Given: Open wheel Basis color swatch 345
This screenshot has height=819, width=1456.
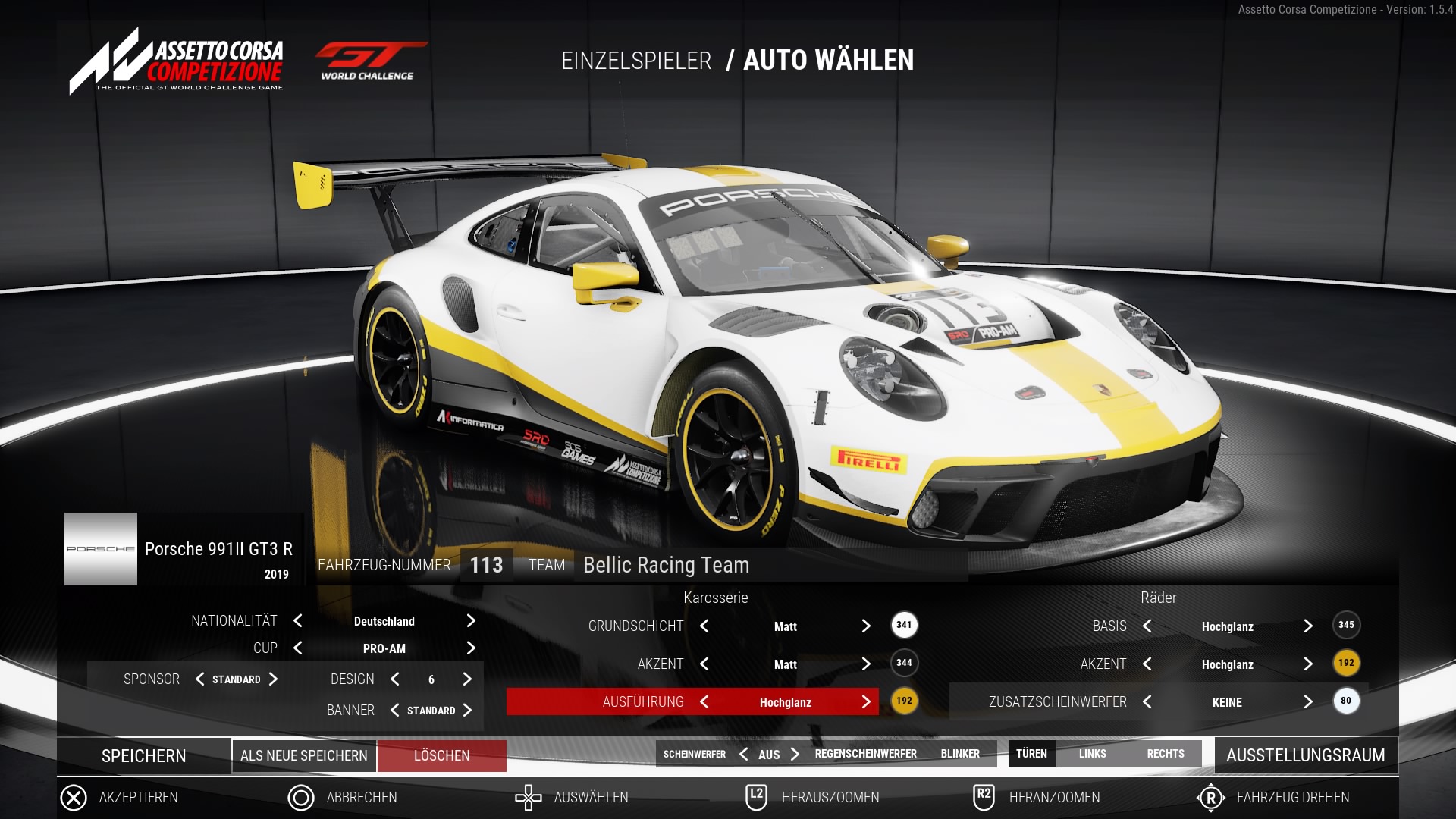Looking at the screenshot, I should 1346,626.
